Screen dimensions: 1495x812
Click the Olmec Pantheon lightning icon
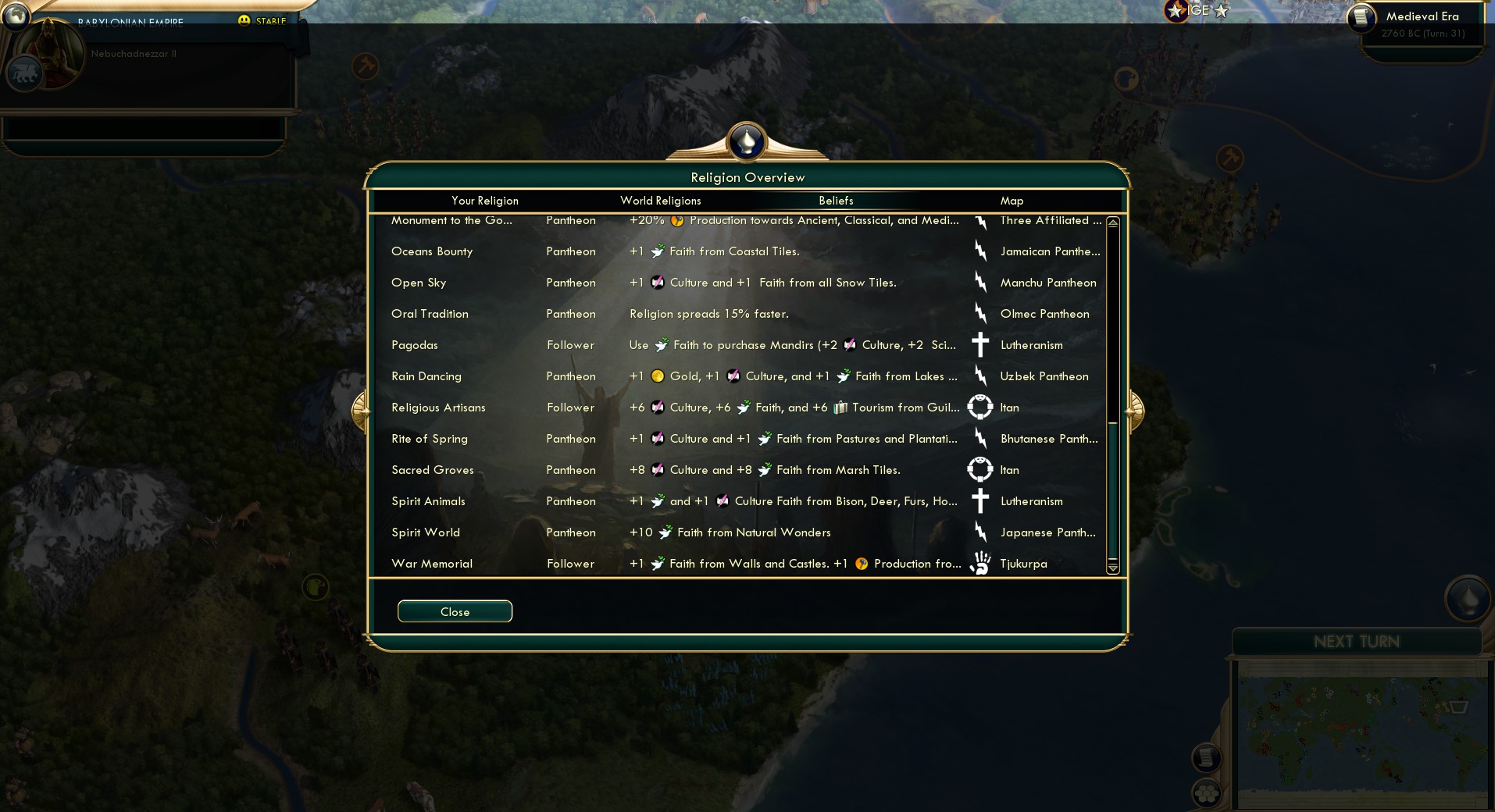pos(981,314)
